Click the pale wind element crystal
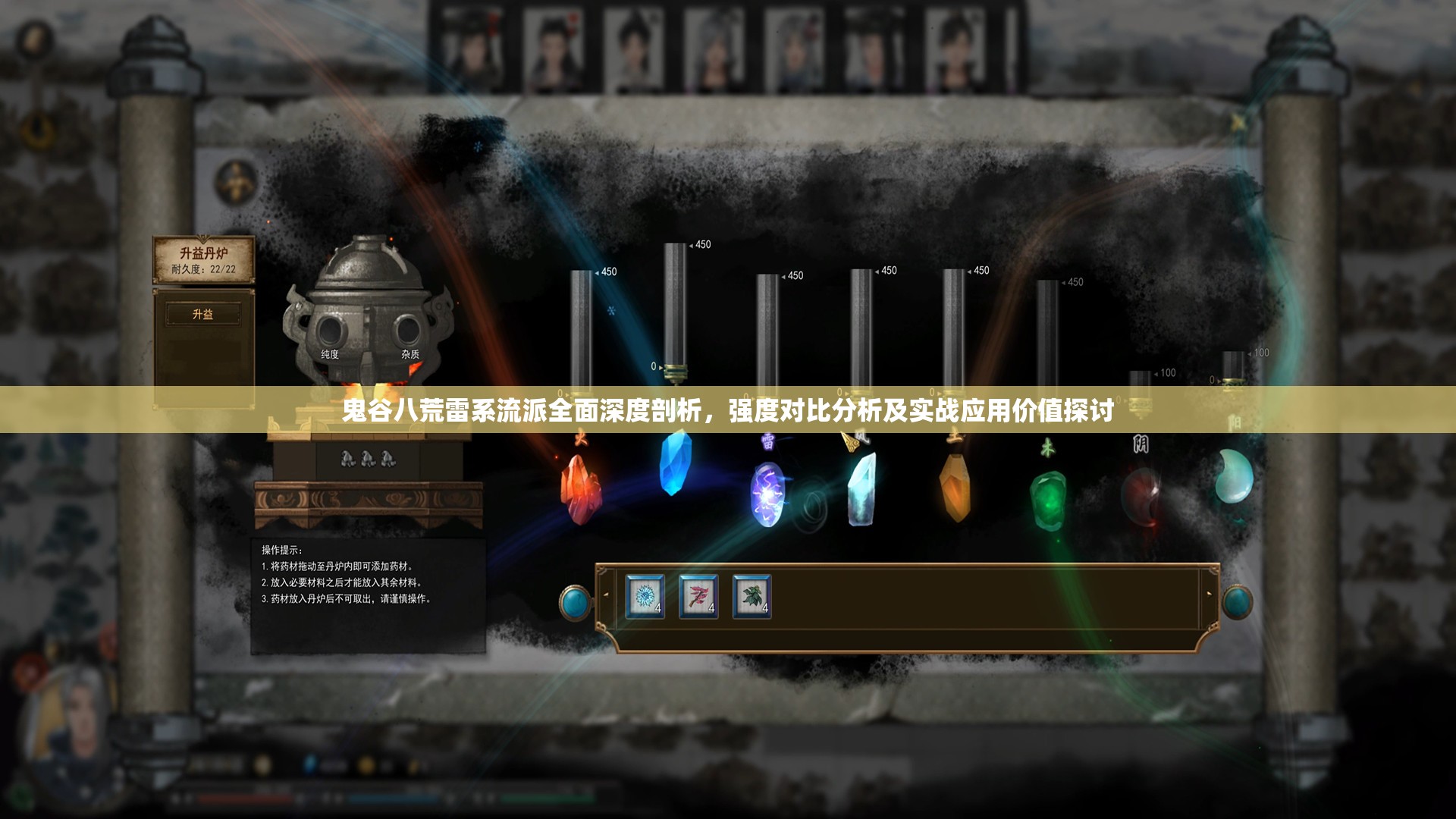1456x819 pixels. point(861,489)
